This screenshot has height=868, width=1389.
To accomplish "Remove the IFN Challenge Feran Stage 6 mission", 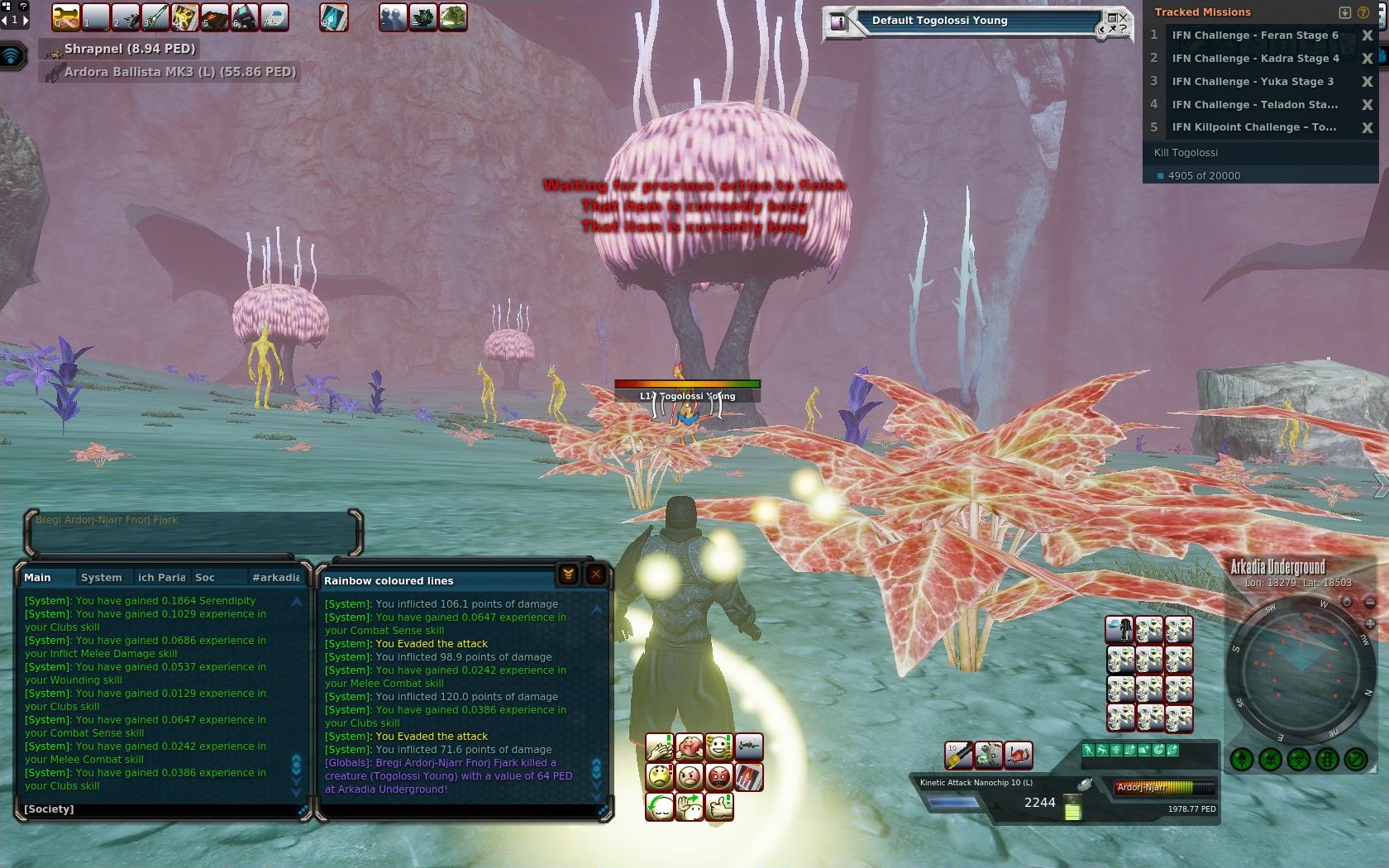I will [1367, 36].
